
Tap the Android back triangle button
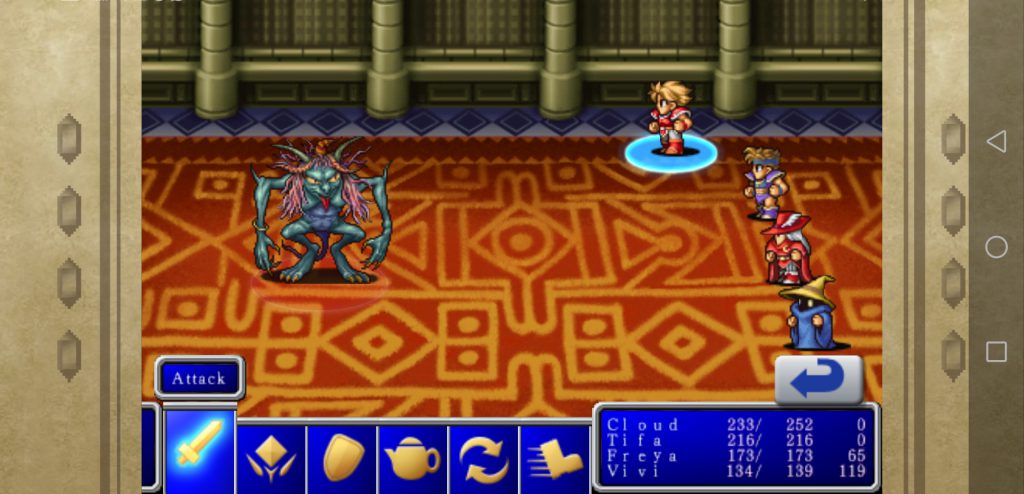(996, 142)
